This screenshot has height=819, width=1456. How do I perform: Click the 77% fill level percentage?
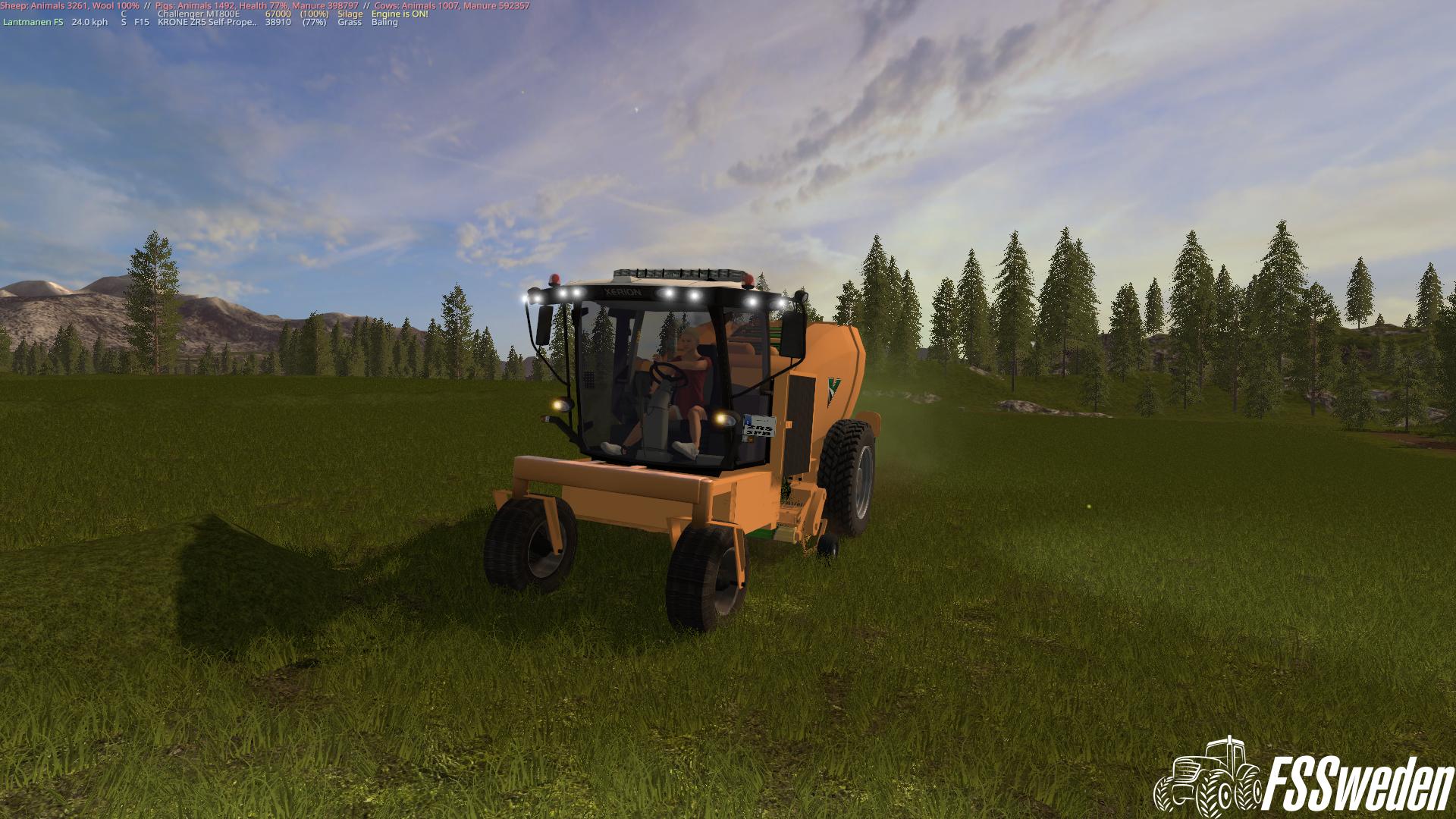click(315, 23)
